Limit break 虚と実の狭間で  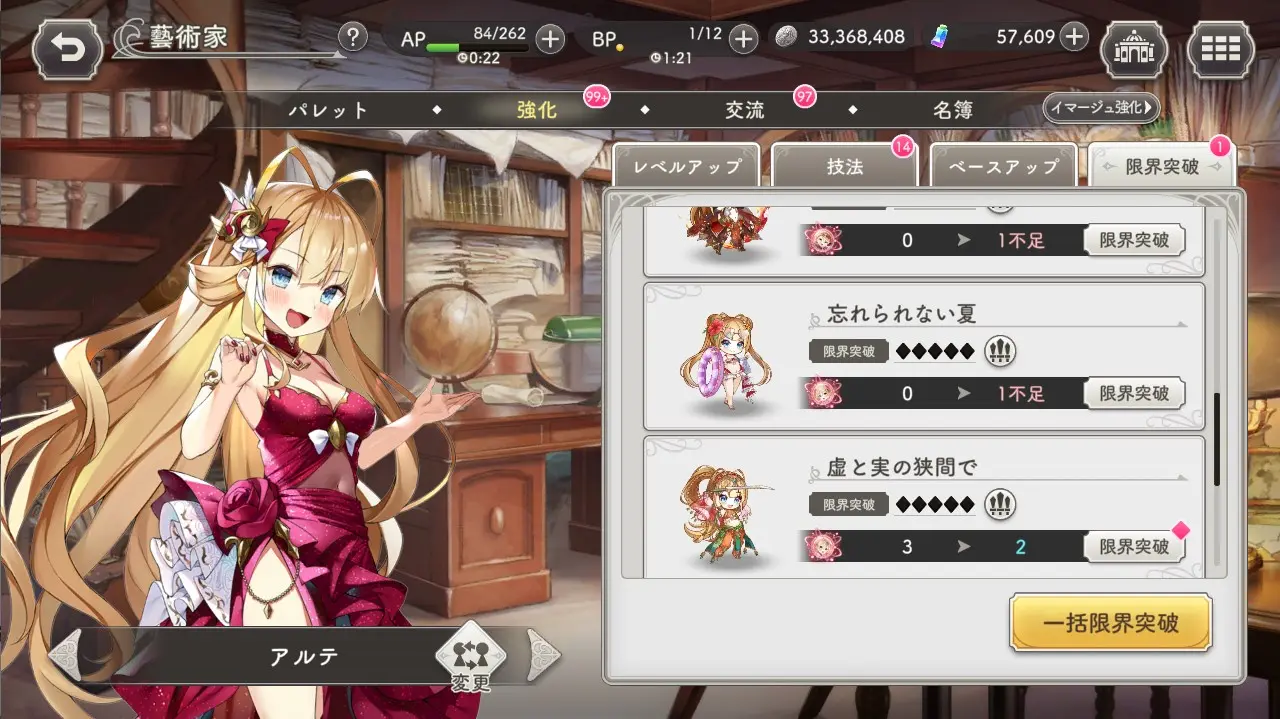(x=1134, y=547)
